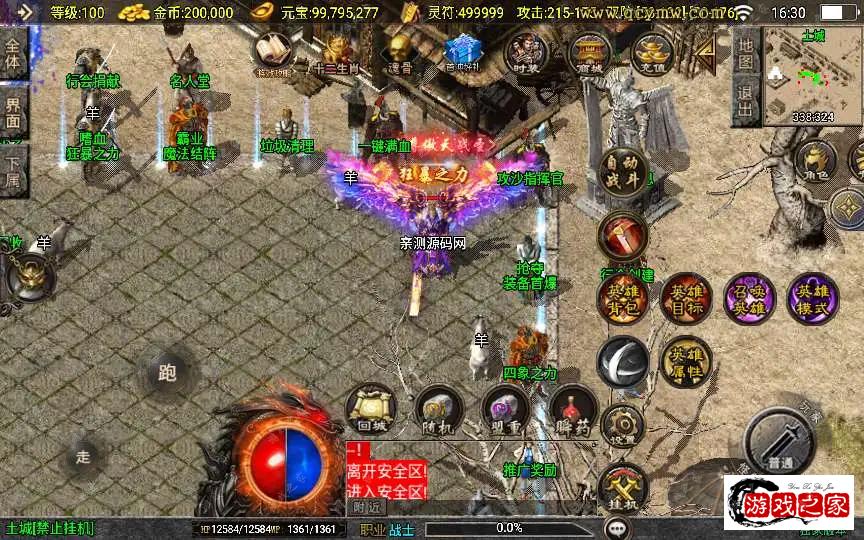Open the 商城 shop
The image size is (864, 540).
(590, 52)
